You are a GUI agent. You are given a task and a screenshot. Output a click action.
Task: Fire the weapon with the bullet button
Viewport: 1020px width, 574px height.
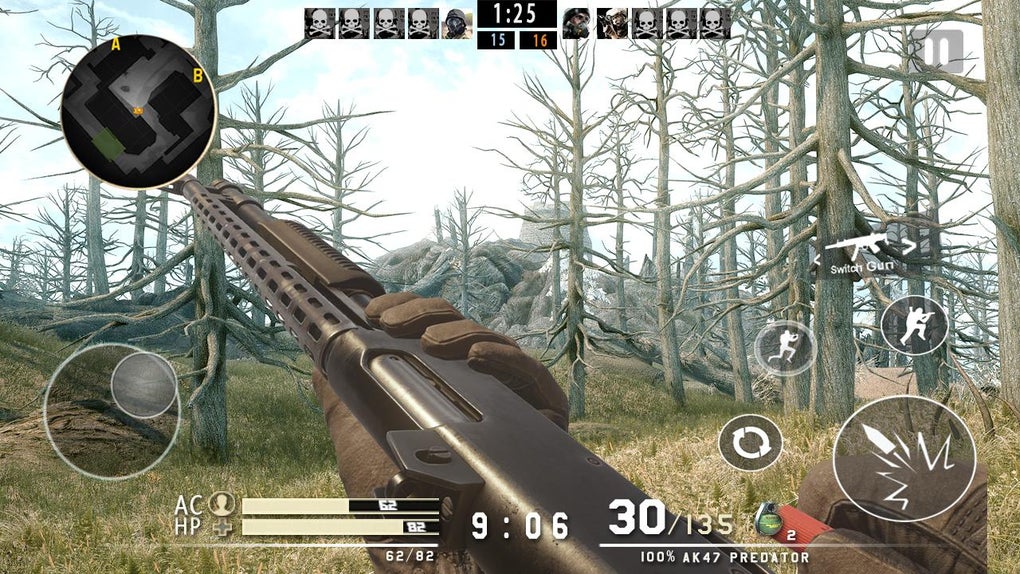tap(904, 458)
